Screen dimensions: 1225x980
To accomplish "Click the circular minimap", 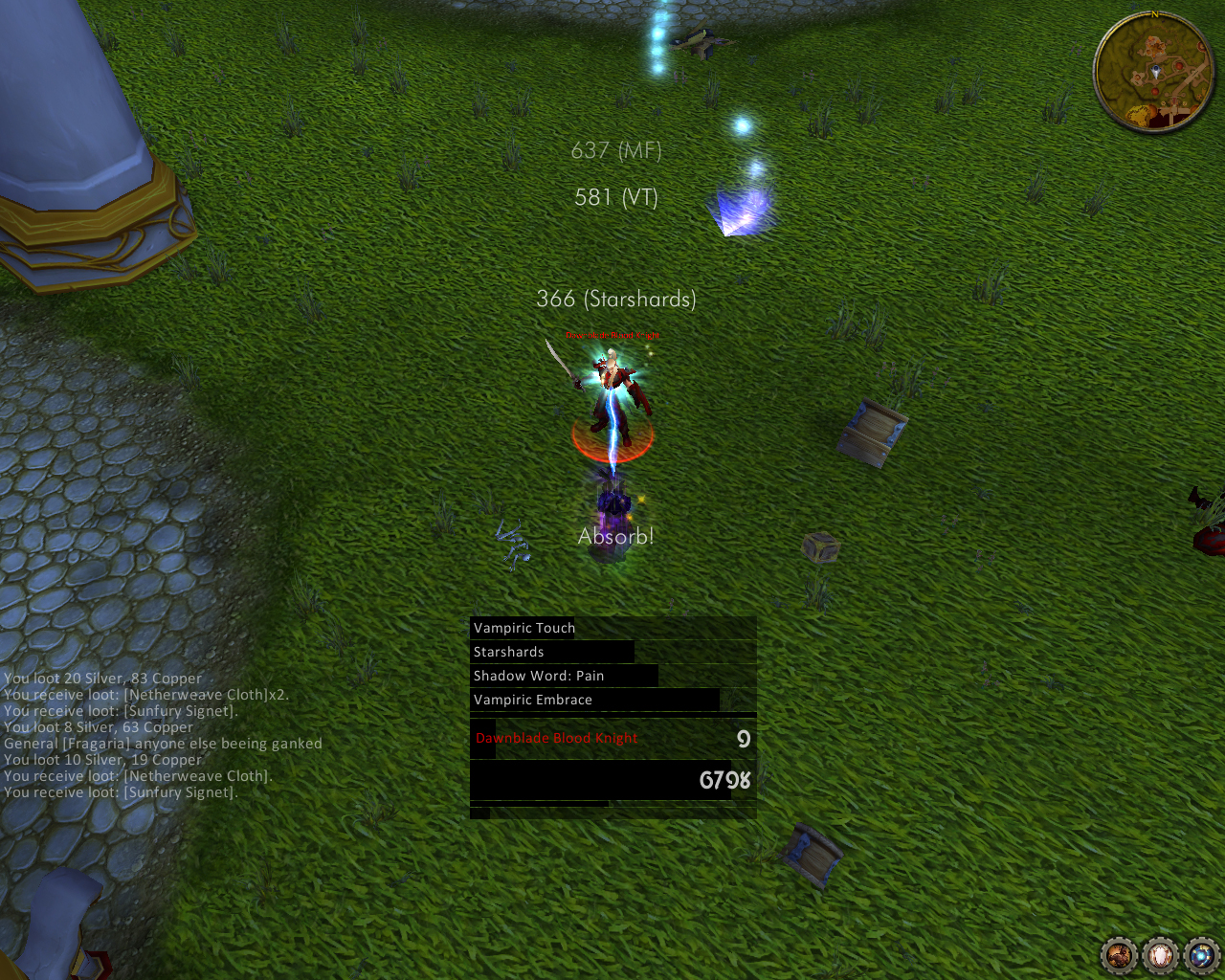I will [1153, 73].
